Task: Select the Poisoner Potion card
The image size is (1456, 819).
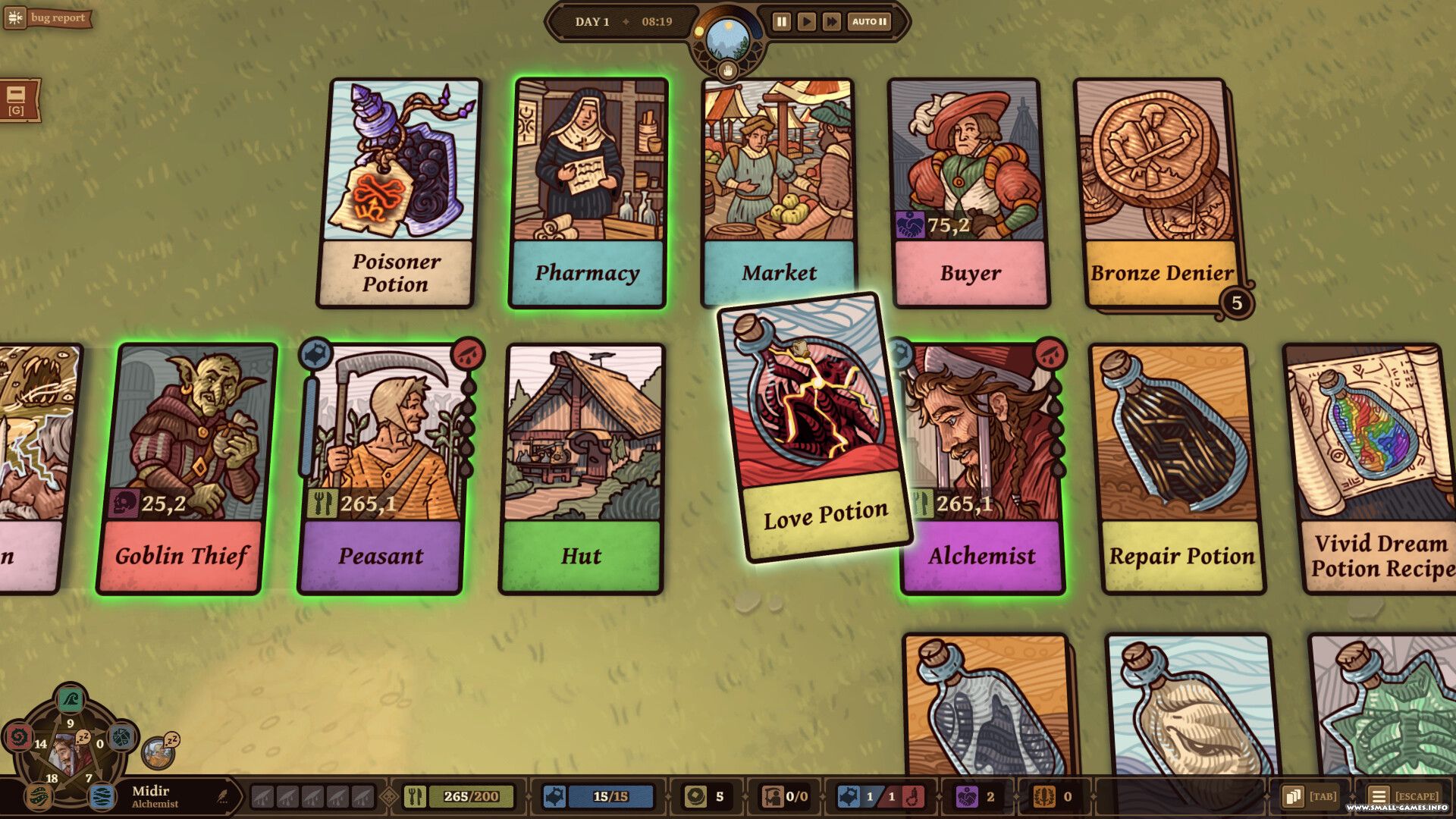Action: click(x=399, y=193)
